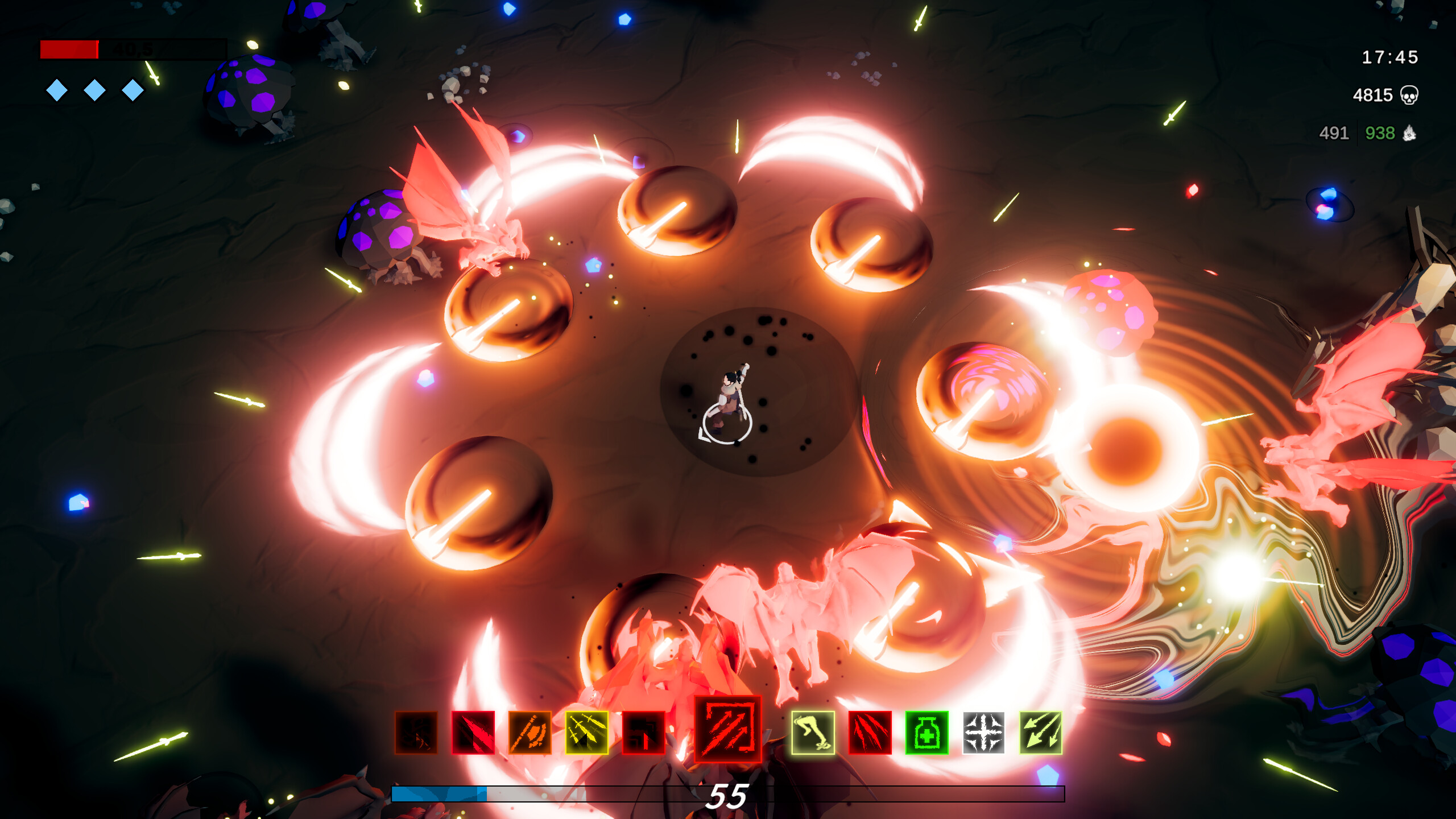1456x819 pixels.
Task: Select the orange staff weapon icon
Action: pyautogui.click(x=529, y=732)
